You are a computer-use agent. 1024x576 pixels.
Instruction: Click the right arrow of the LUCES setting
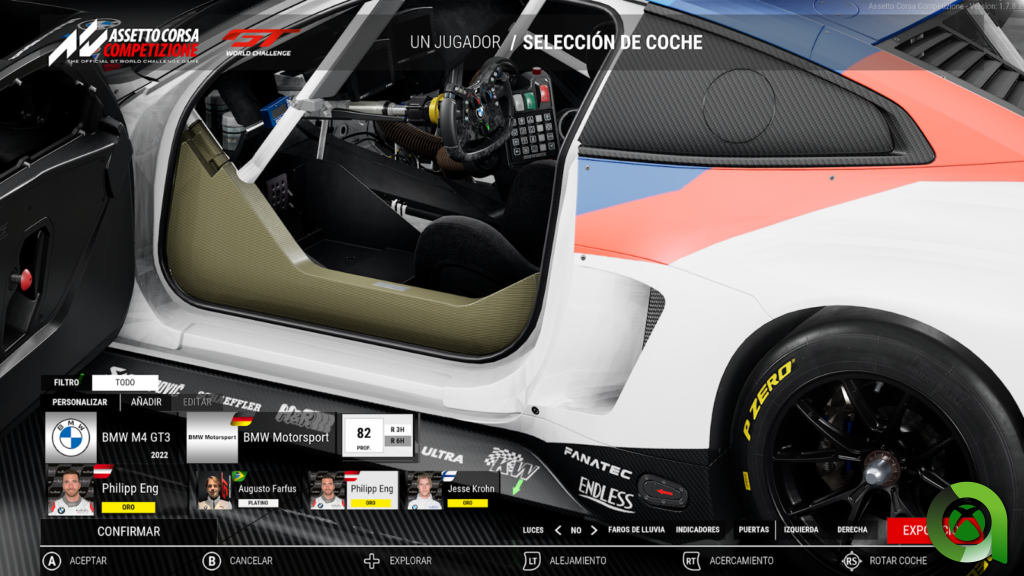tap(593, 530)
